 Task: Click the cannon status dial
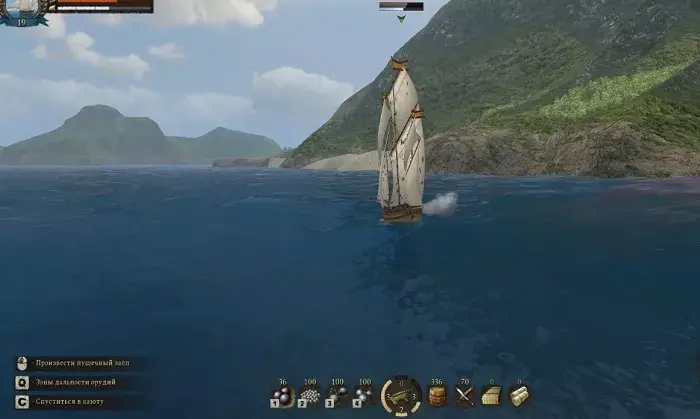tap(400, 395)
